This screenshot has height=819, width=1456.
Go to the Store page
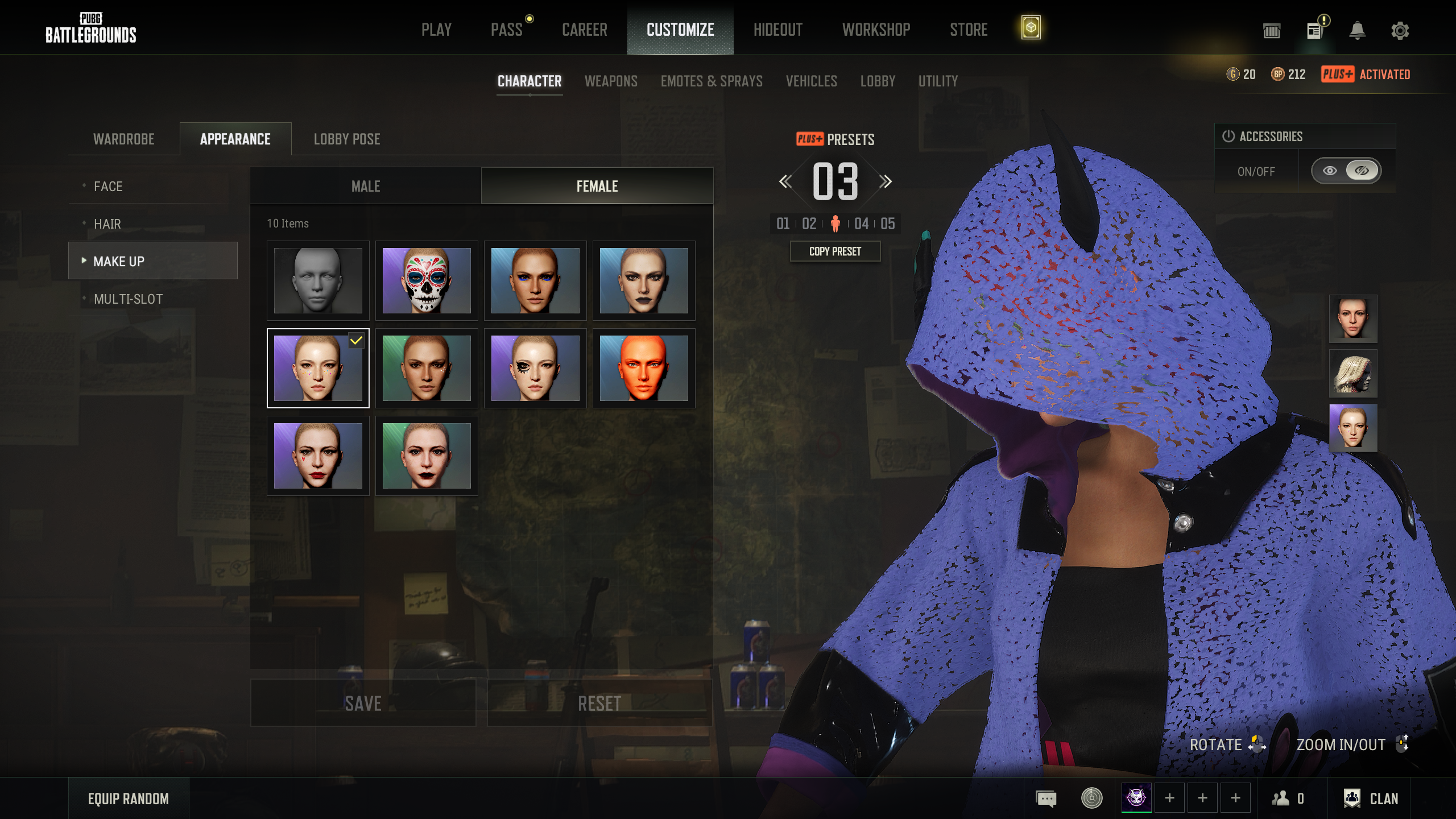[x=968, y=30]
